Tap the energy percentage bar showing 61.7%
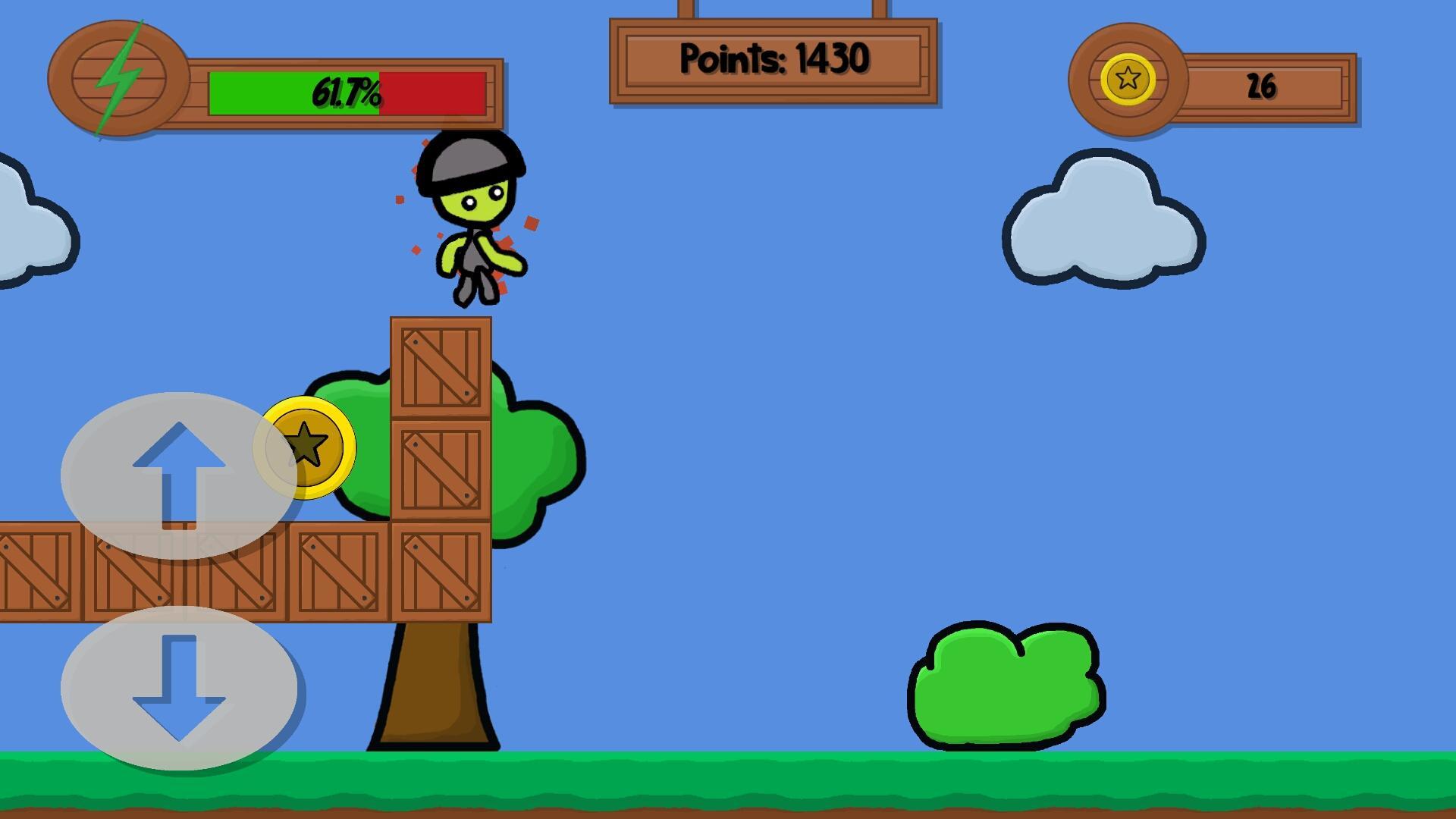The image size is (1456, 819). 349,93
